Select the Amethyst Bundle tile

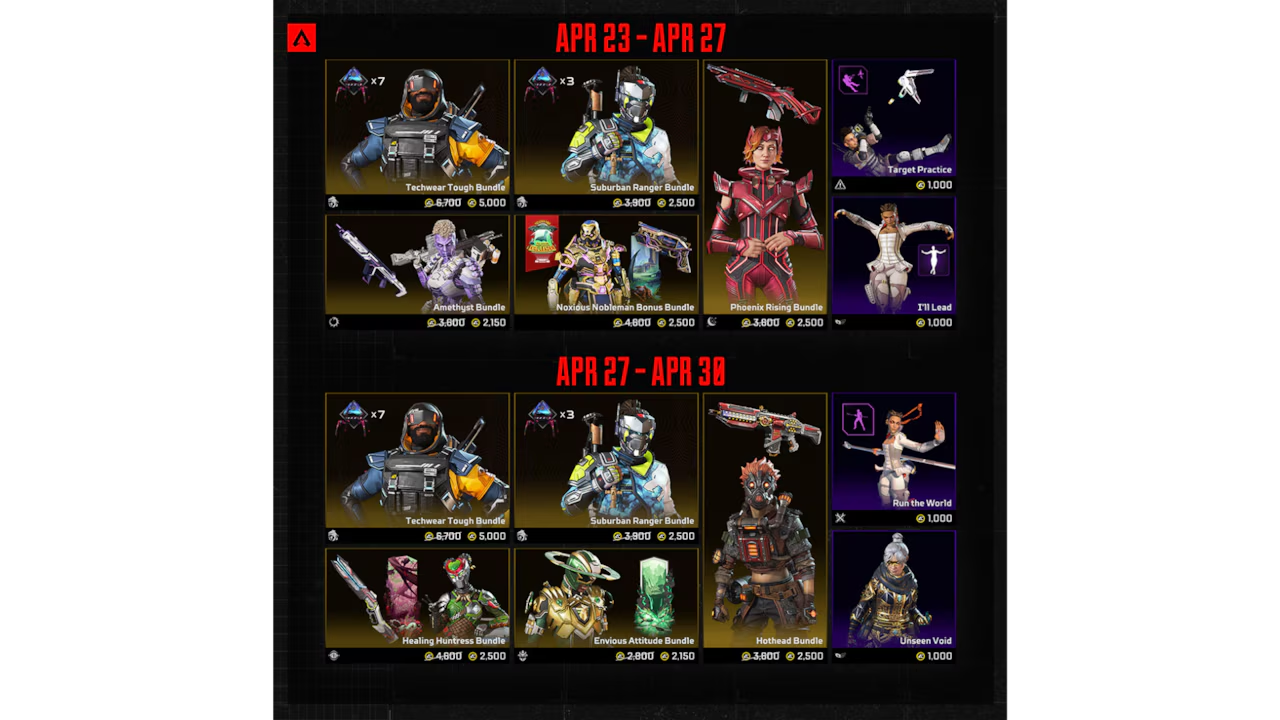point(417,265)
